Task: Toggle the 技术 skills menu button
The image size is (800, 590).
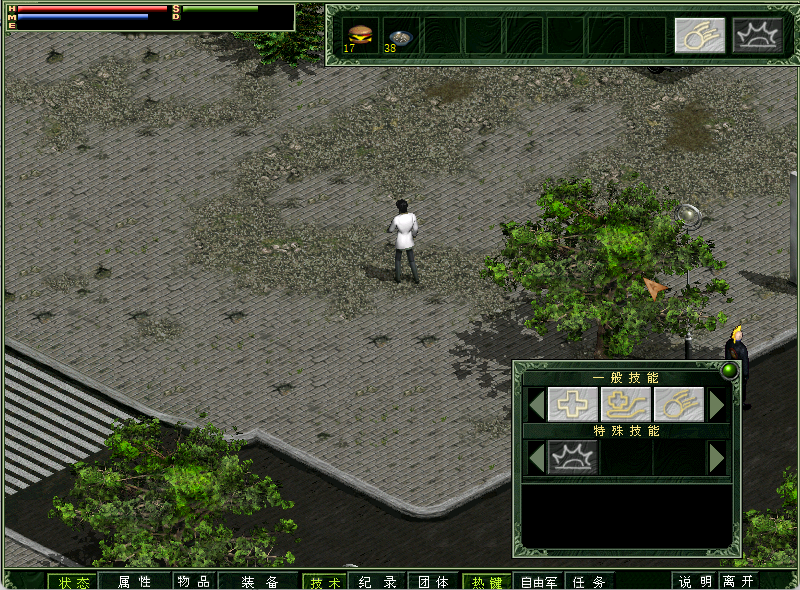Action: [x=325, y=581]
